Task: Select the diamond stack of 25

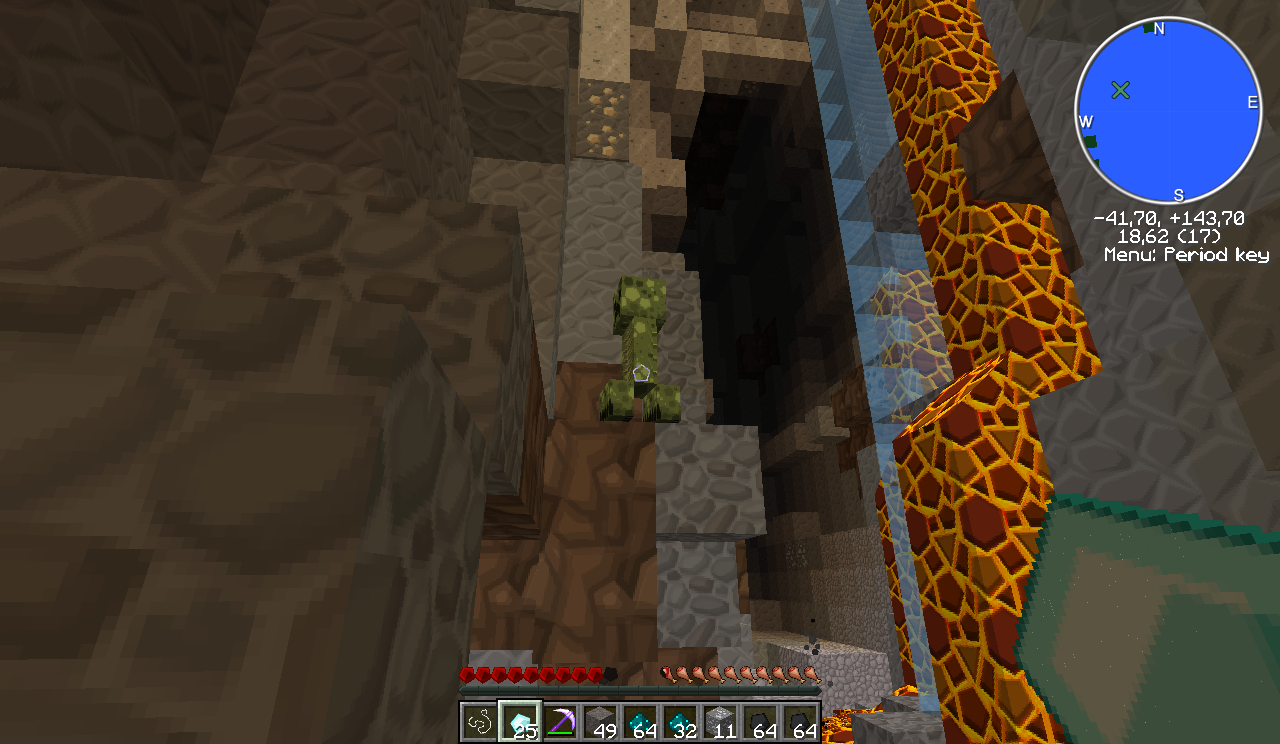Action: coord(520,721)
